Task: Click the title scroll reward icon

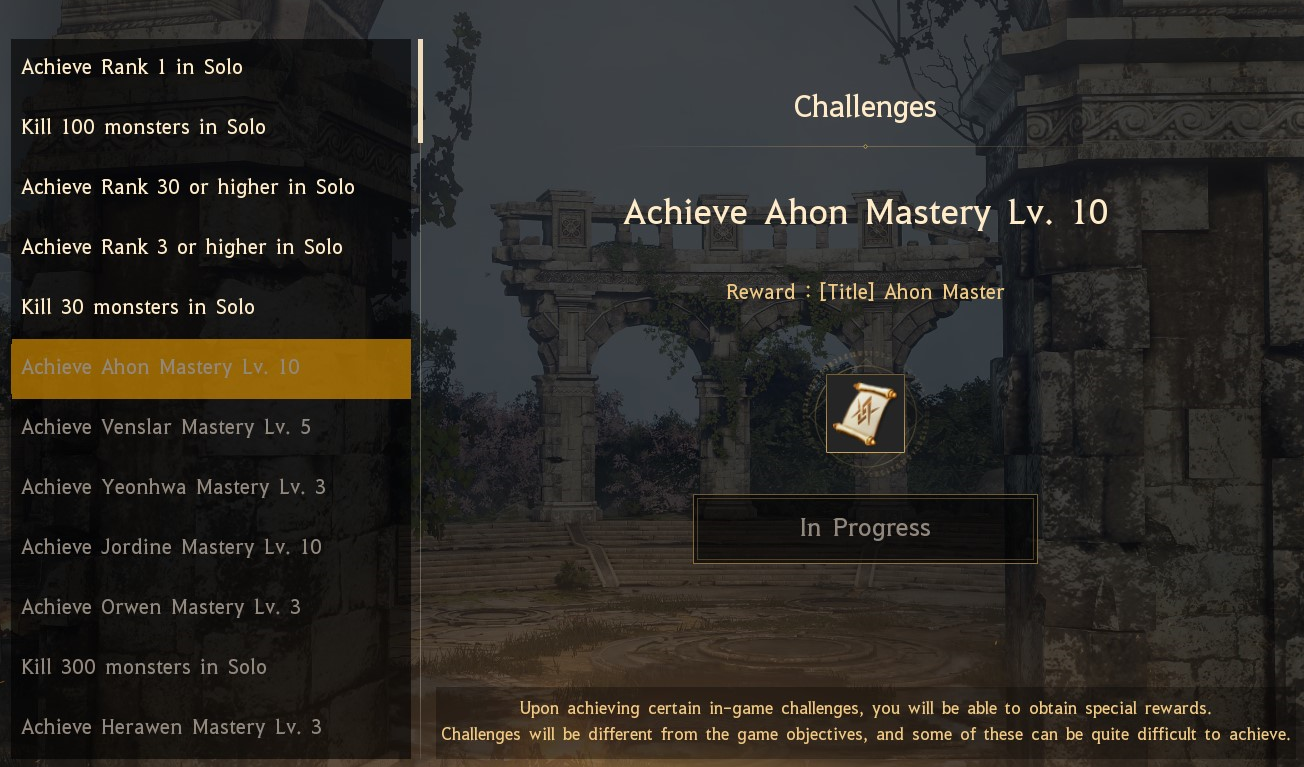Action: pyautogui.click(x=865, y=414)
